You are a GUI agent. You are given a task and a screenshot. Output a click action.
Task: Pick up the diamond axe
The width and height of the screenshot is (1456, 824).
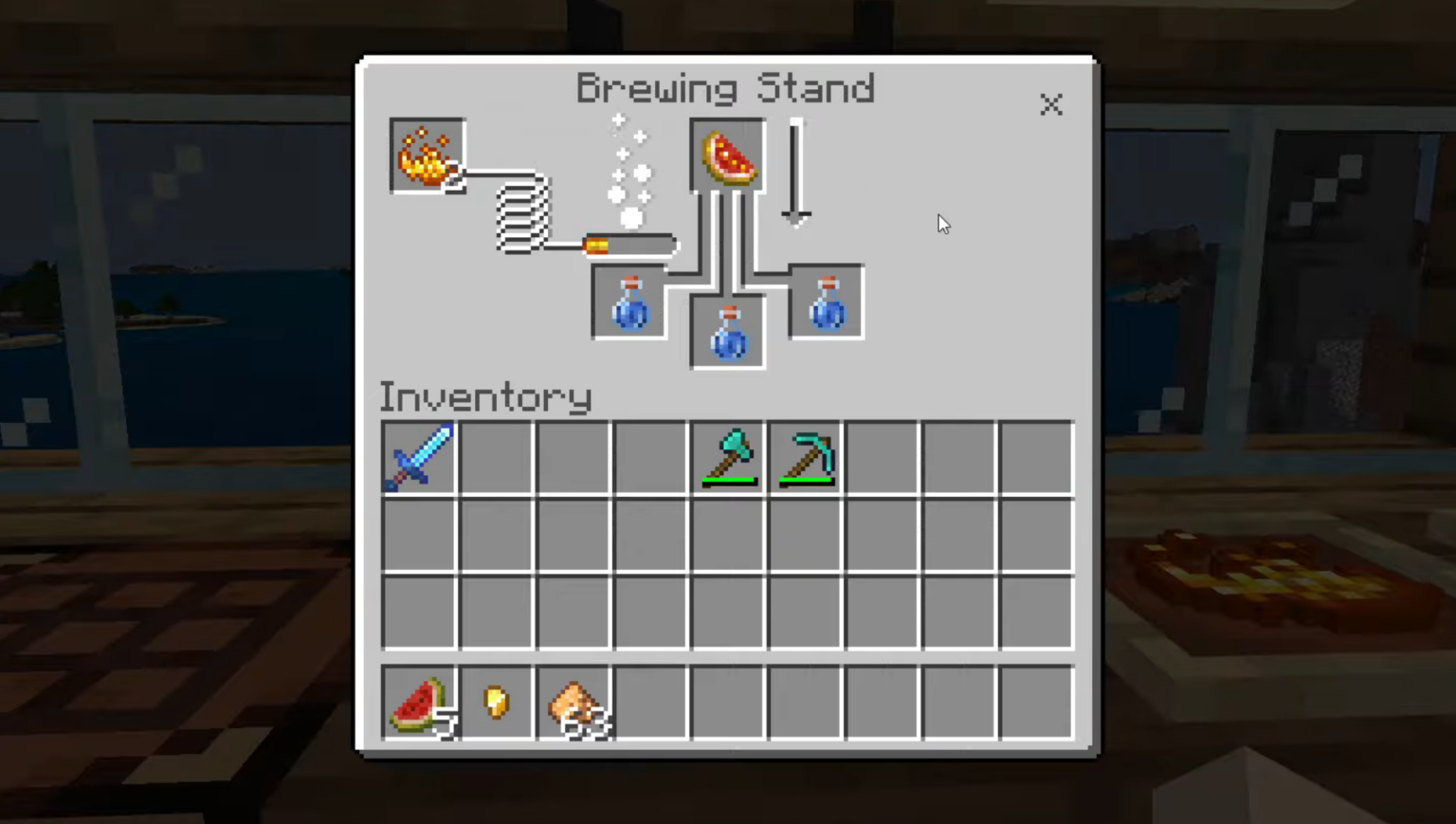click(727, 458)
